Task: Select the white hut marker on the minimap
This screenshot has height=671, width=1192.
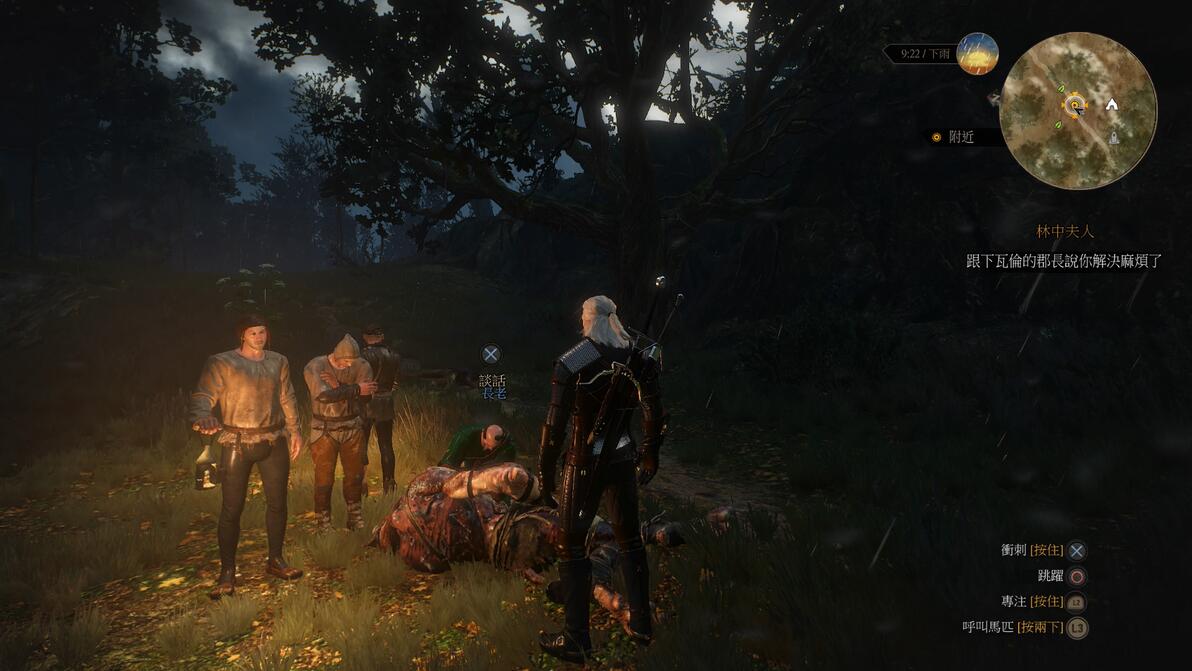Action: (x=1111, y=104)
